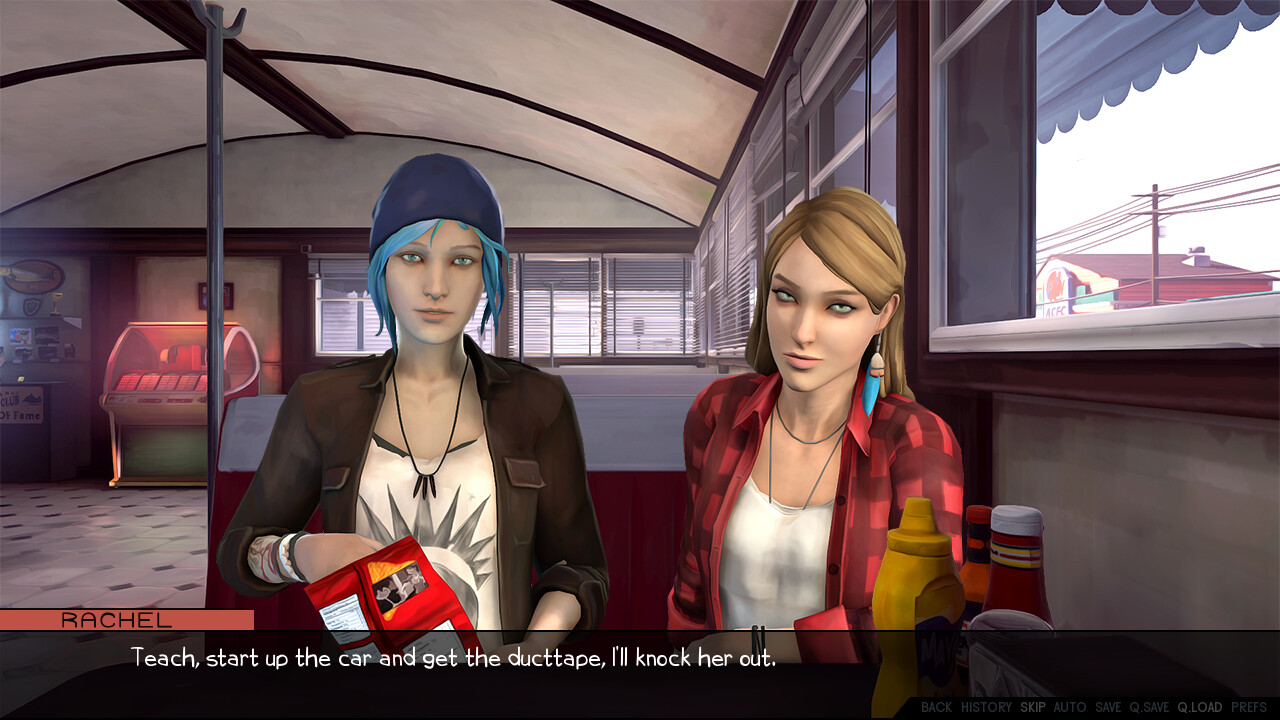
Task: Go back with the BACK button
Action: [936, 707]
